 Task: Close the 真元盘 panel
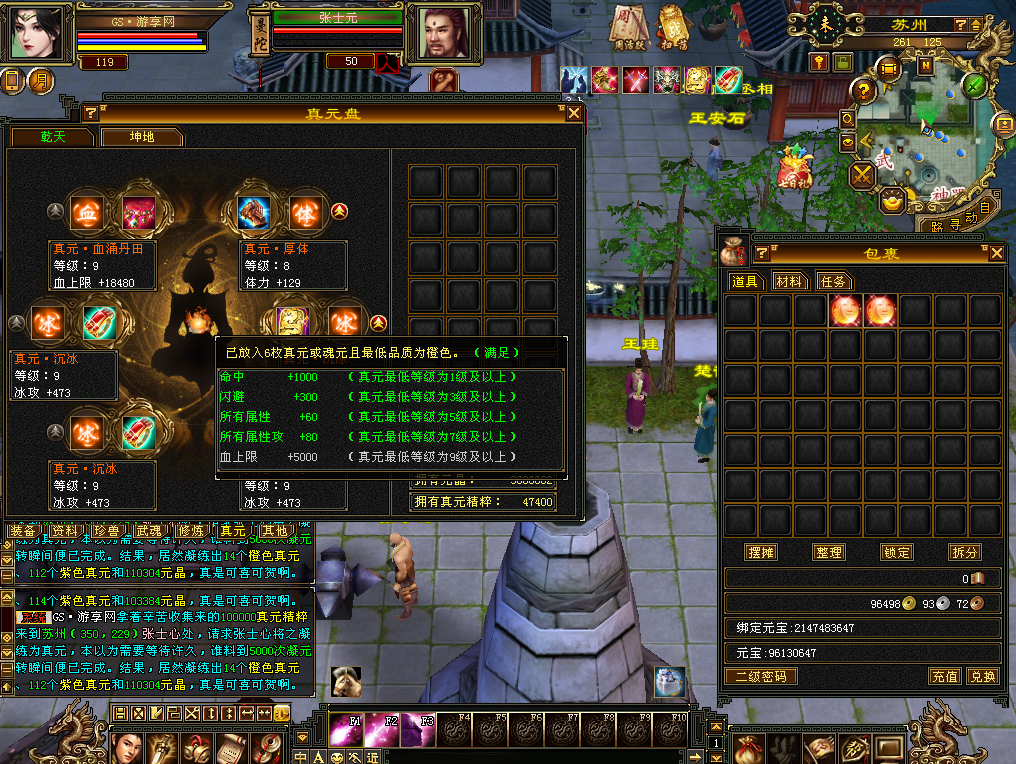click(x=574, y=113)
